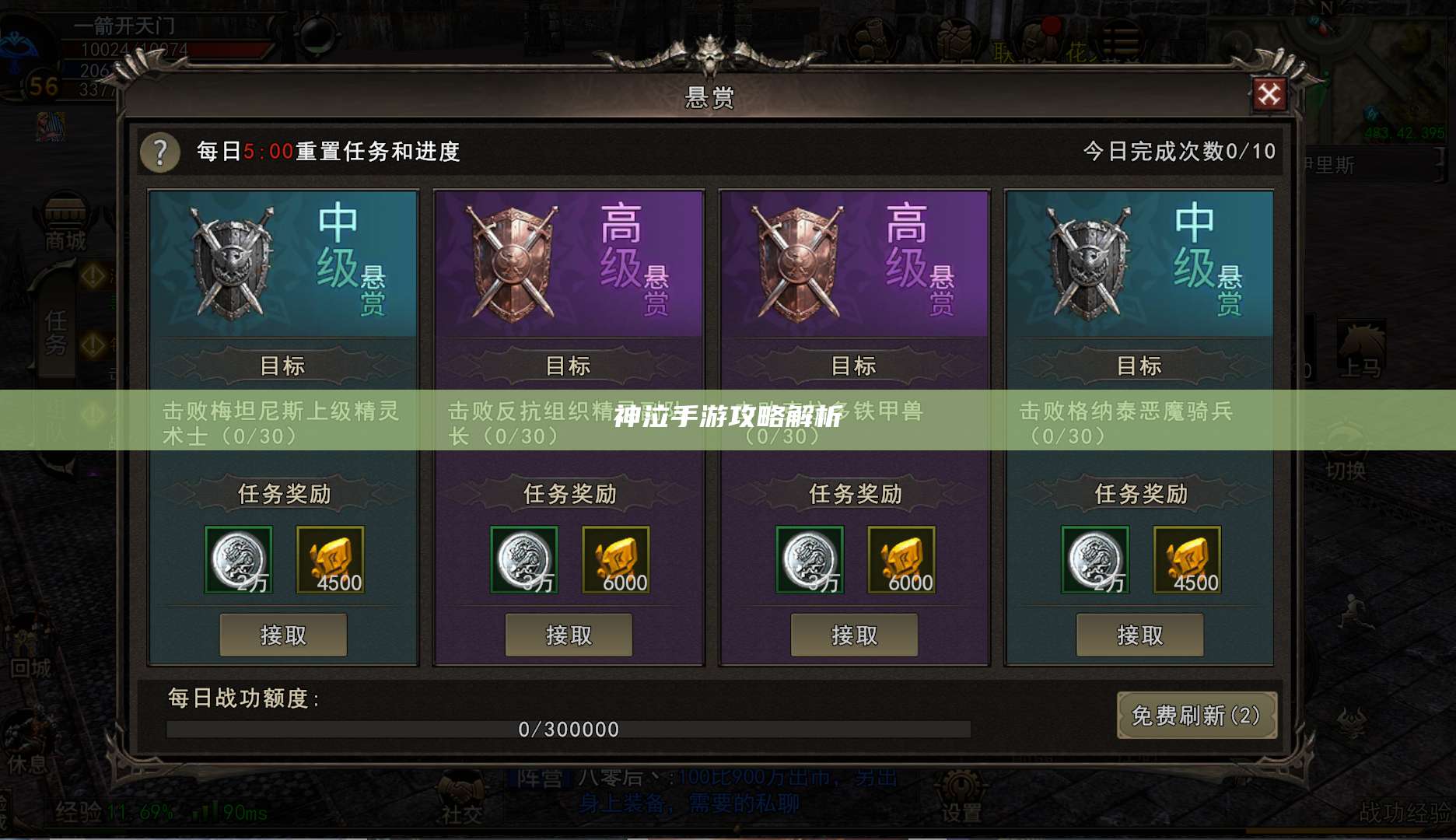Accept the first 中级 bounty via 接取
Viewport: 1456px width, 840px height.
[x=284, y=635]
